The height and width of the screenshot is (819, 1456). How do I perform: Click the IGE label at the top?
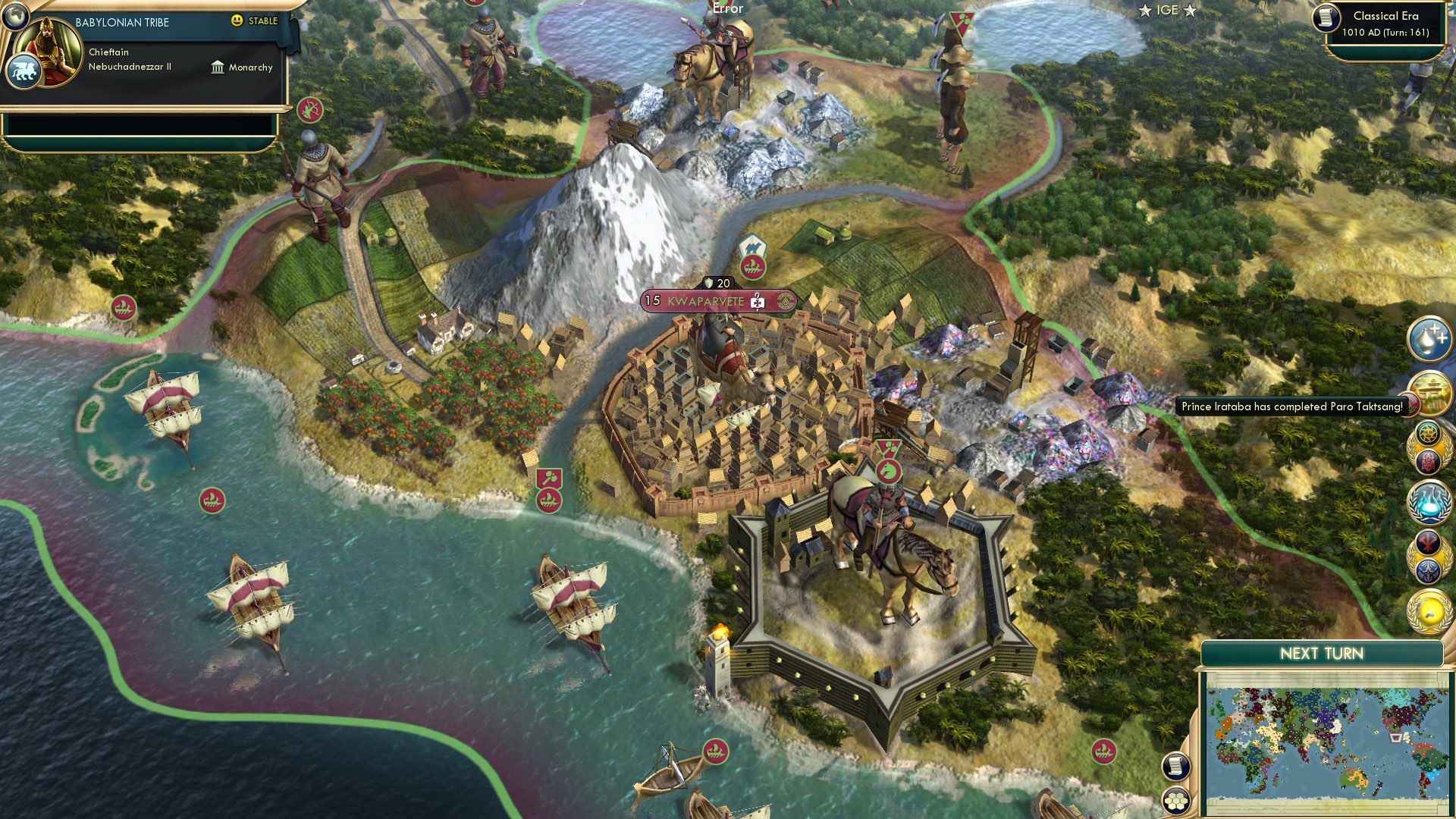(x=1167, y=11)
